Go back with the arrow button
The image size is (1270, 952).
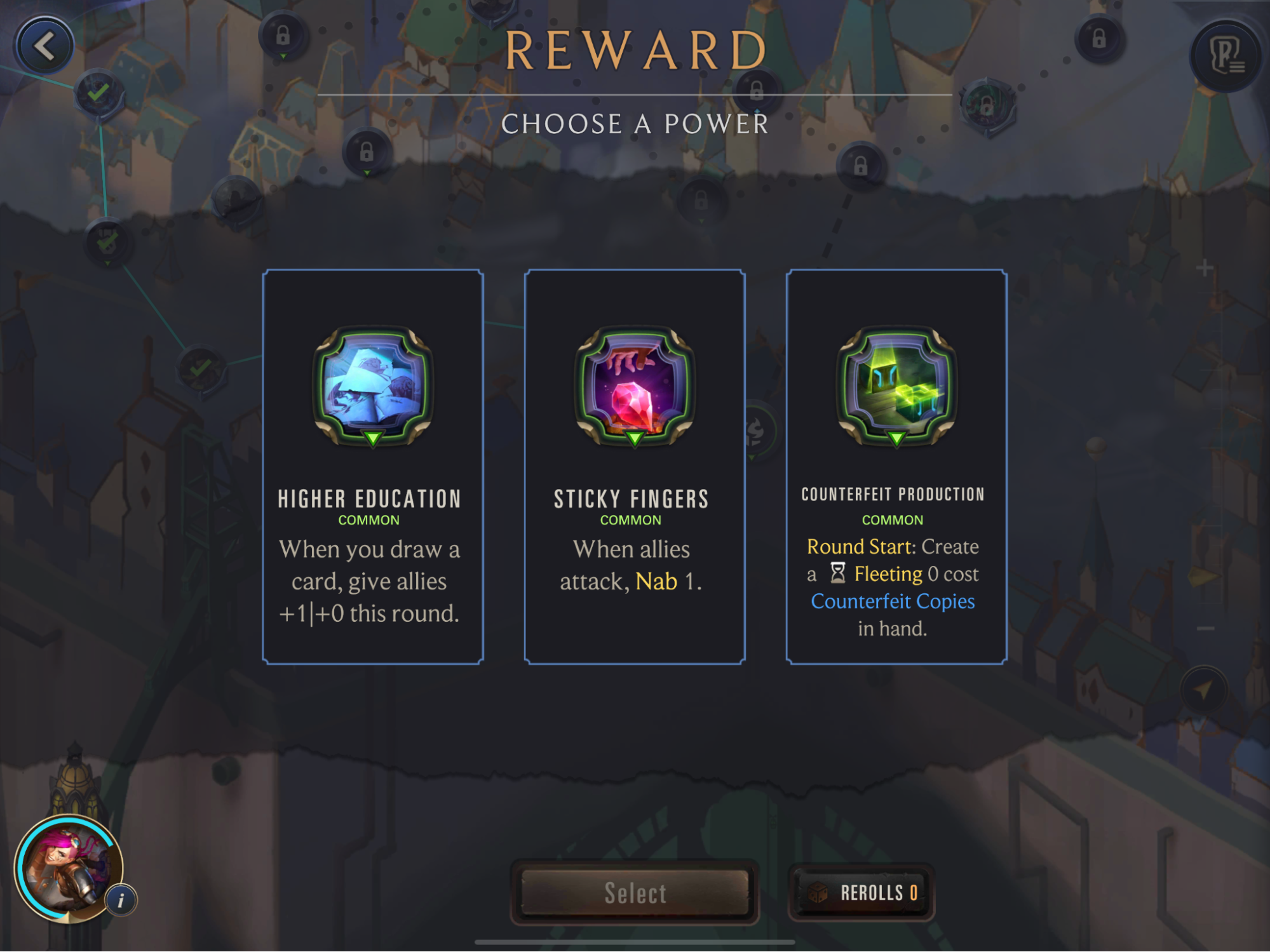point(44,46)
